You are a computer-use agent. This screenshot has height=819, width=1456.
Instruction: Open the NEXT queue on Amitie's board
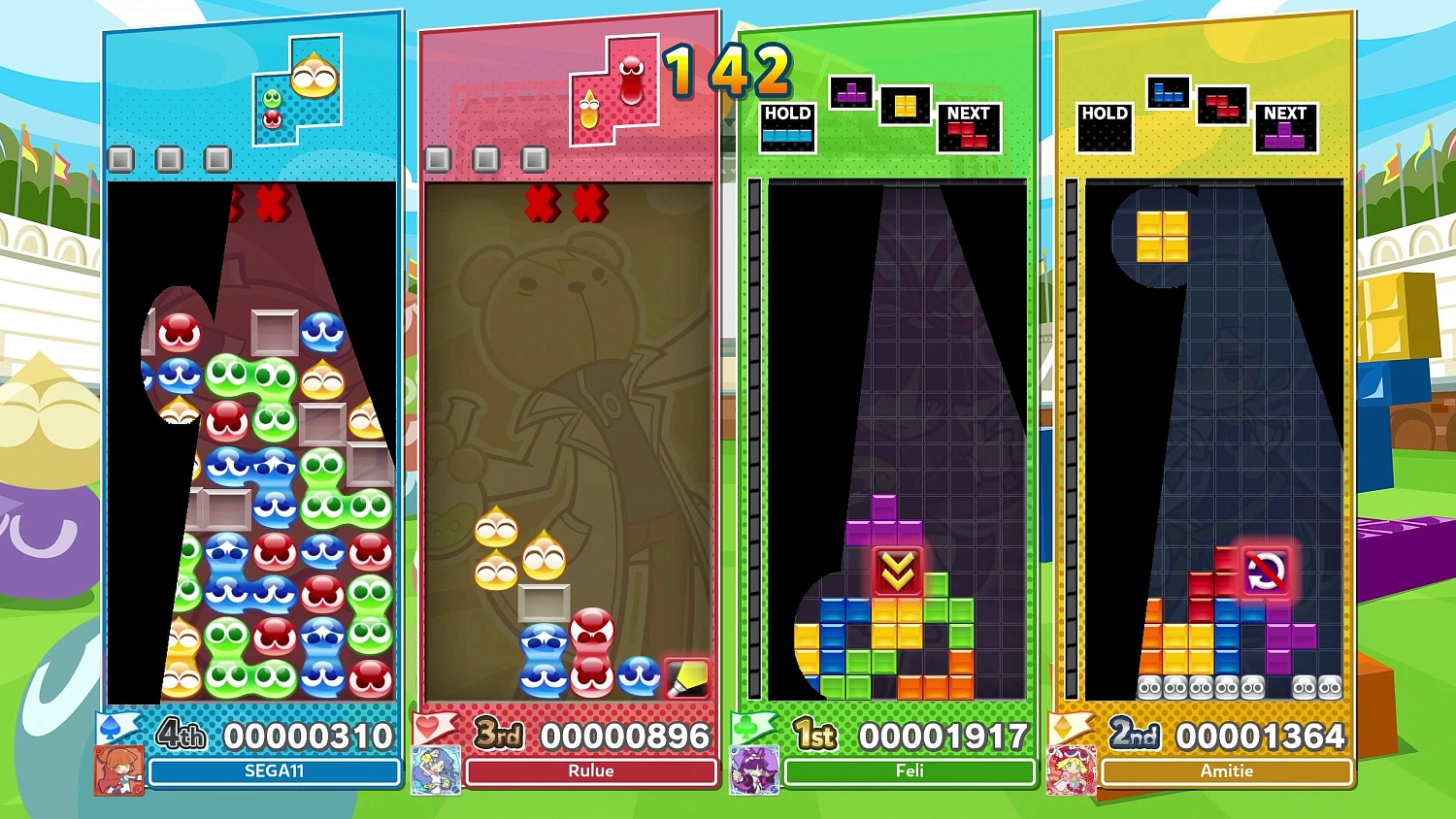coord(1285,126)
